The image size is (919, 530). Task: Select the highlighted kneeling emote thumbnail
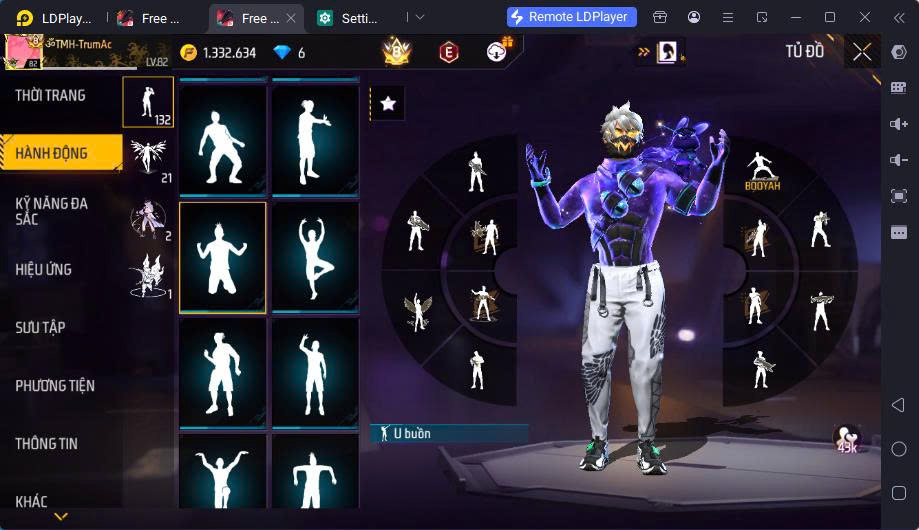tap(222, 258)
